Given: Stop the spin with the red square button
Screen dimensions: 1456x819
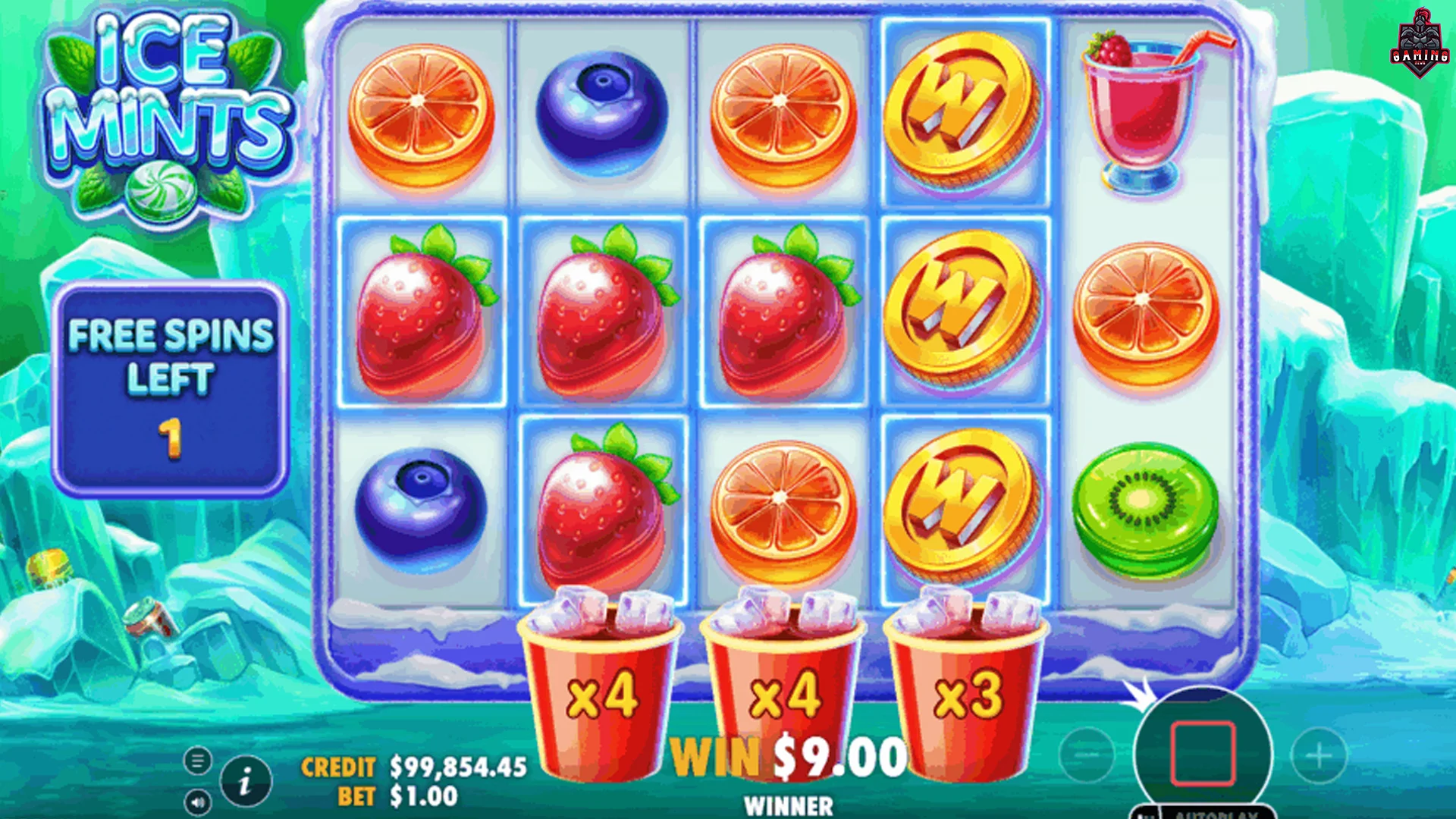Looking at the screenshot, I should 1203,754.
